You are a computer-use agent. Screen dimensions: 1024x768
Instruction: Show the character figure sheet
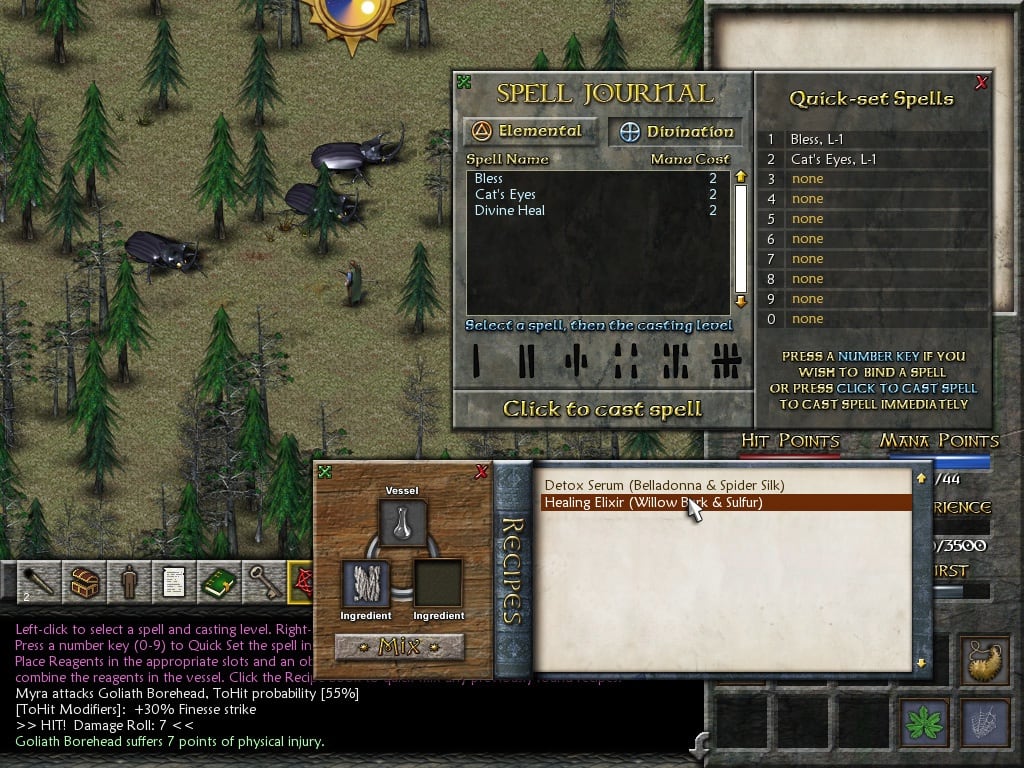coord(128,582)
